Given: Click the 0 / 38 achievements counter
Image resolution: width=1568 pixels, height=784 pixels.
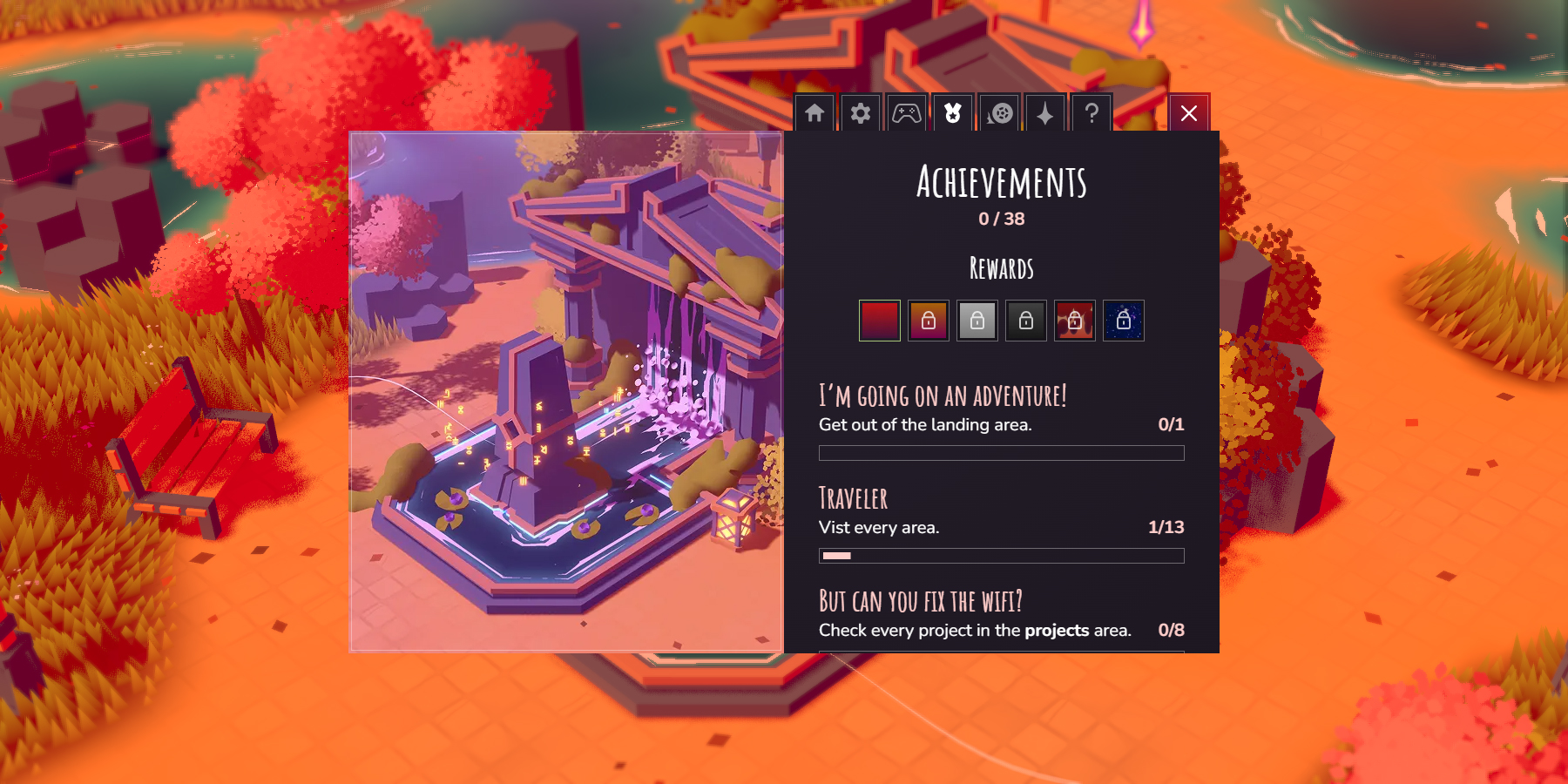Looking at the screenshot, I should click(1002, 219).
